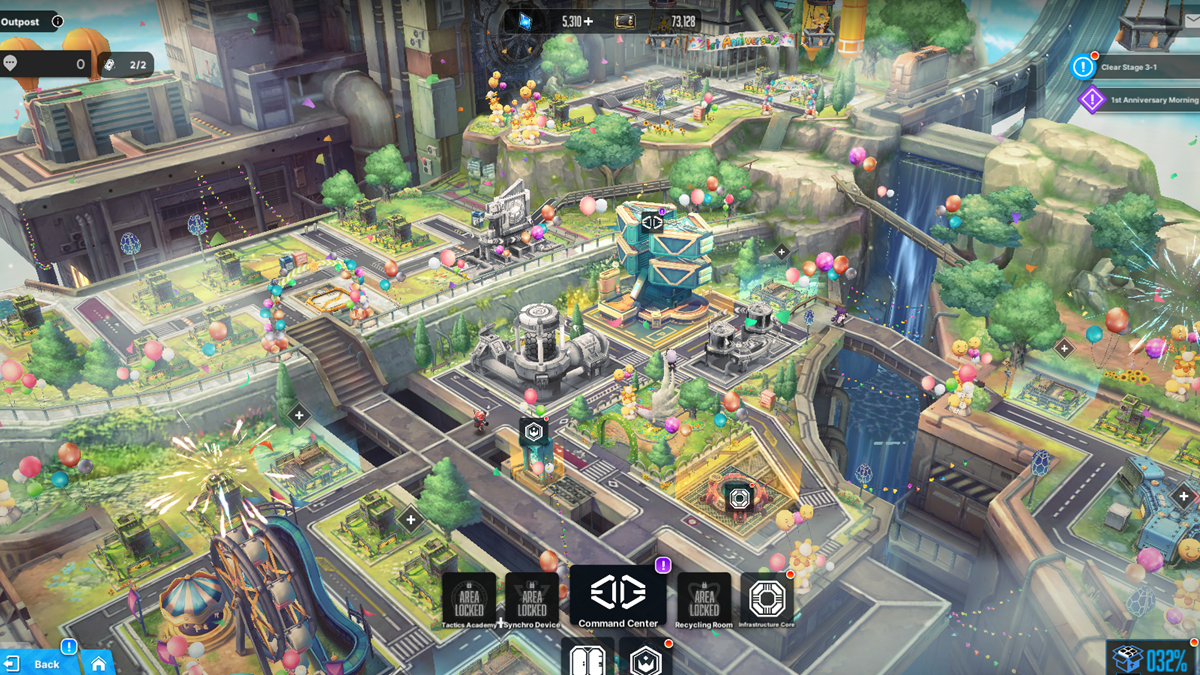Open the Clear Stage 3-1 mission

[1128, 67]
